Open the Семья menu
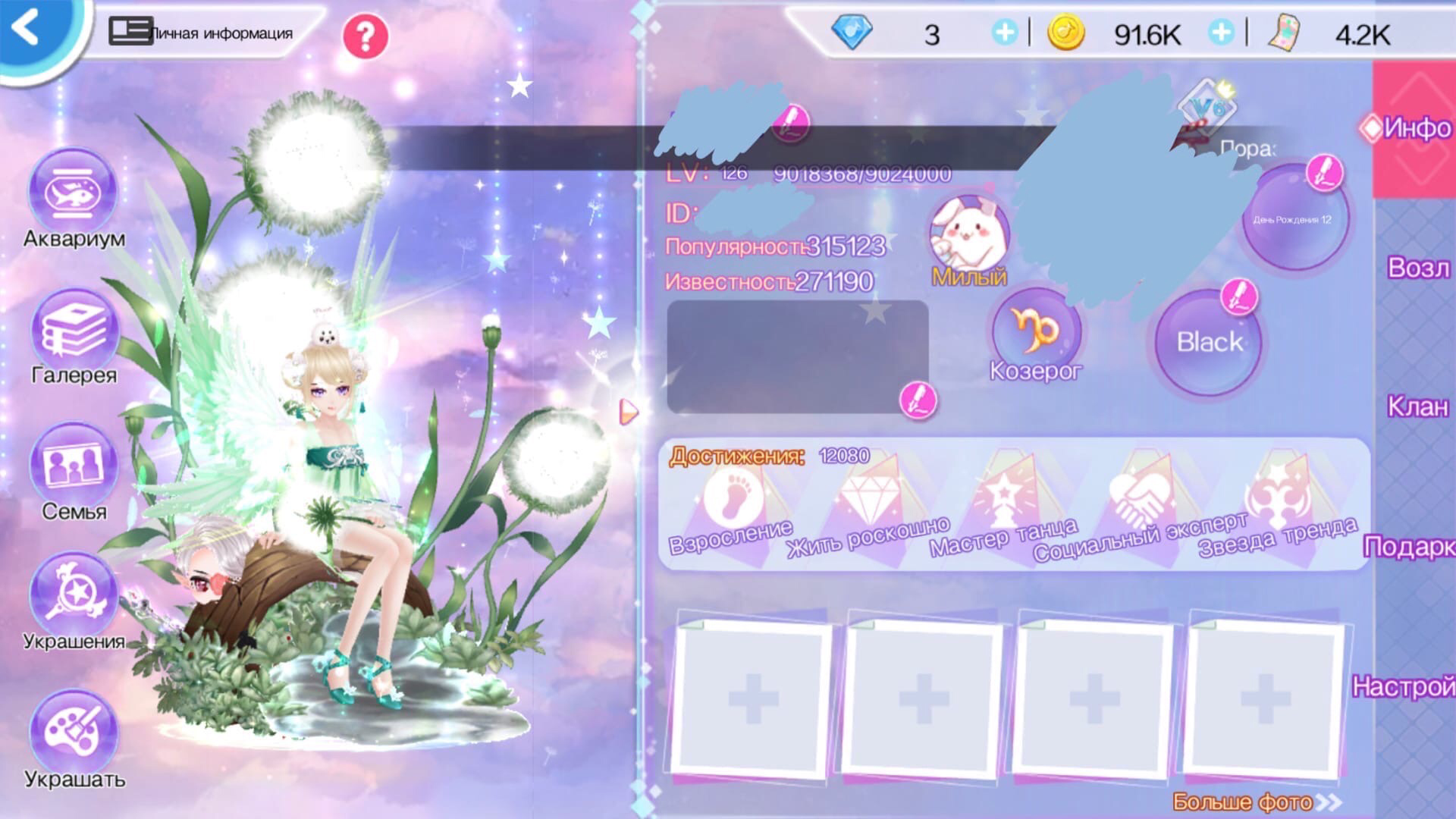This screenshot has height=819, width=1456. pos(74,466)
